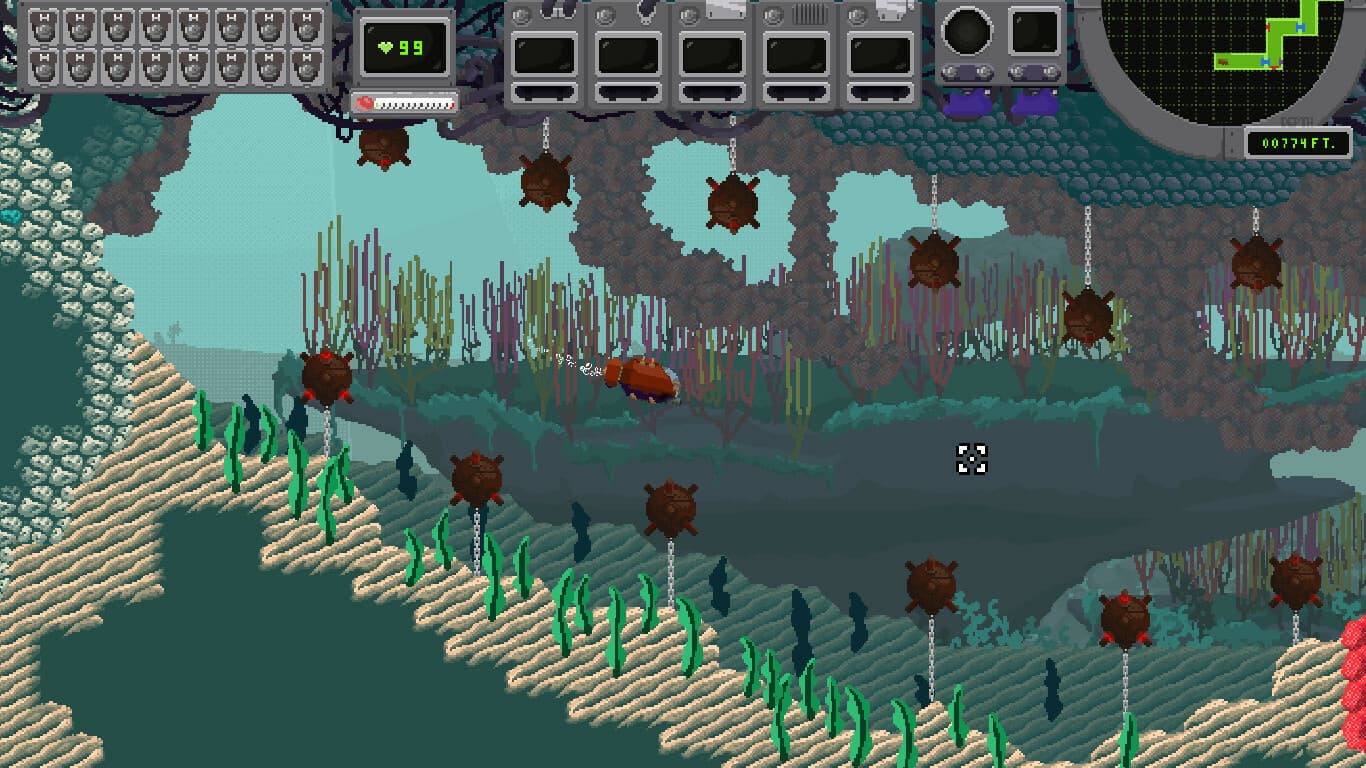
Task: Click the green heart icon on the health monitor
Action: click(x=383, y=45)
